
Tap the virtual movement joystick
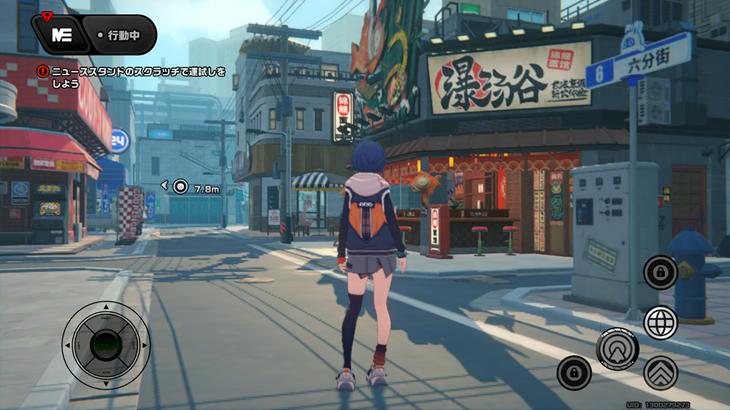pos(105,345)
